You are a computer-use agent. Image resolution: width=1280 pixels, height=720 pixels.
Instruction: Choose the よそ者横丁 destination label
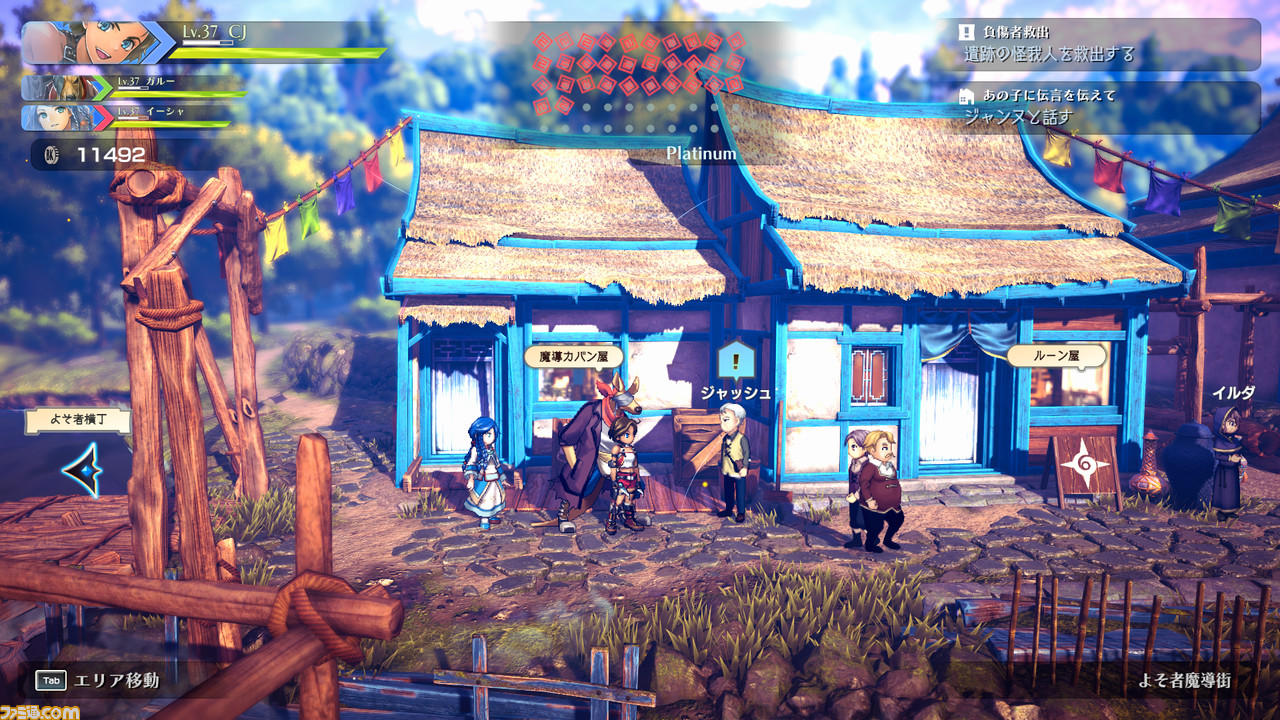pos(78,420)
